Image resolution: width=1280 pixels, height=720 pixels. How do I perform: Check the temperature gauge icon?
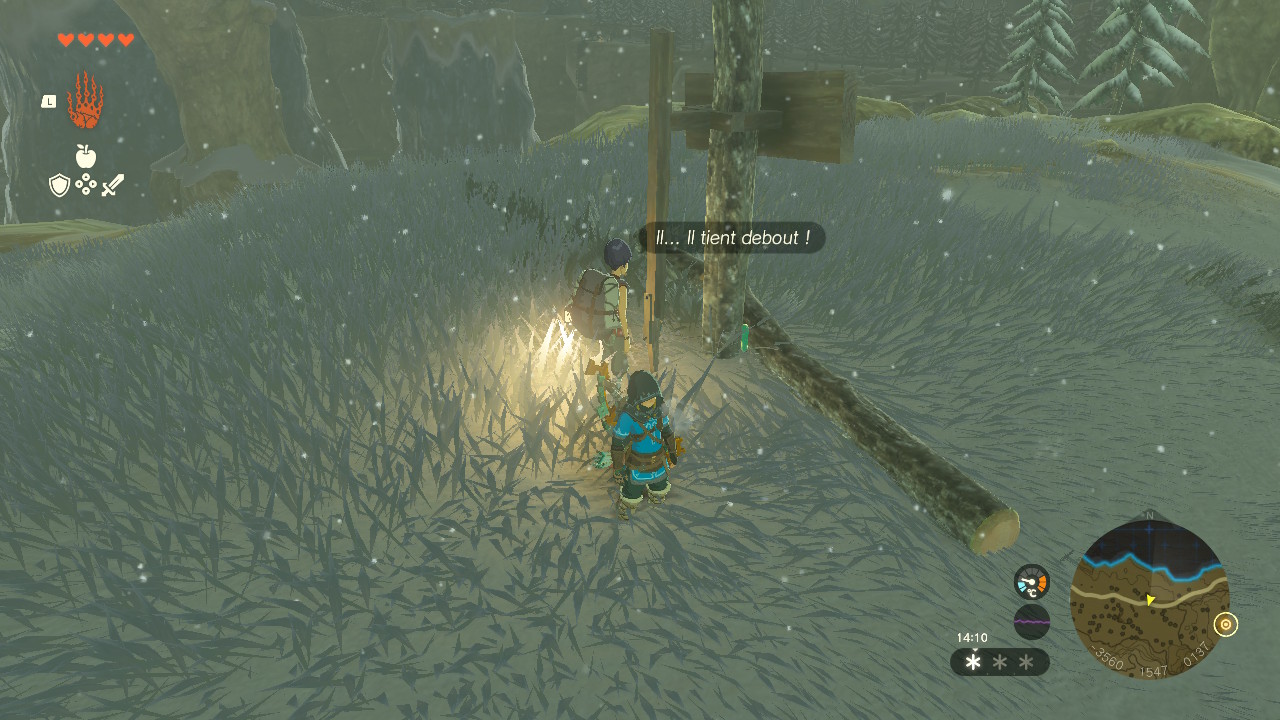pos(1031,582)
